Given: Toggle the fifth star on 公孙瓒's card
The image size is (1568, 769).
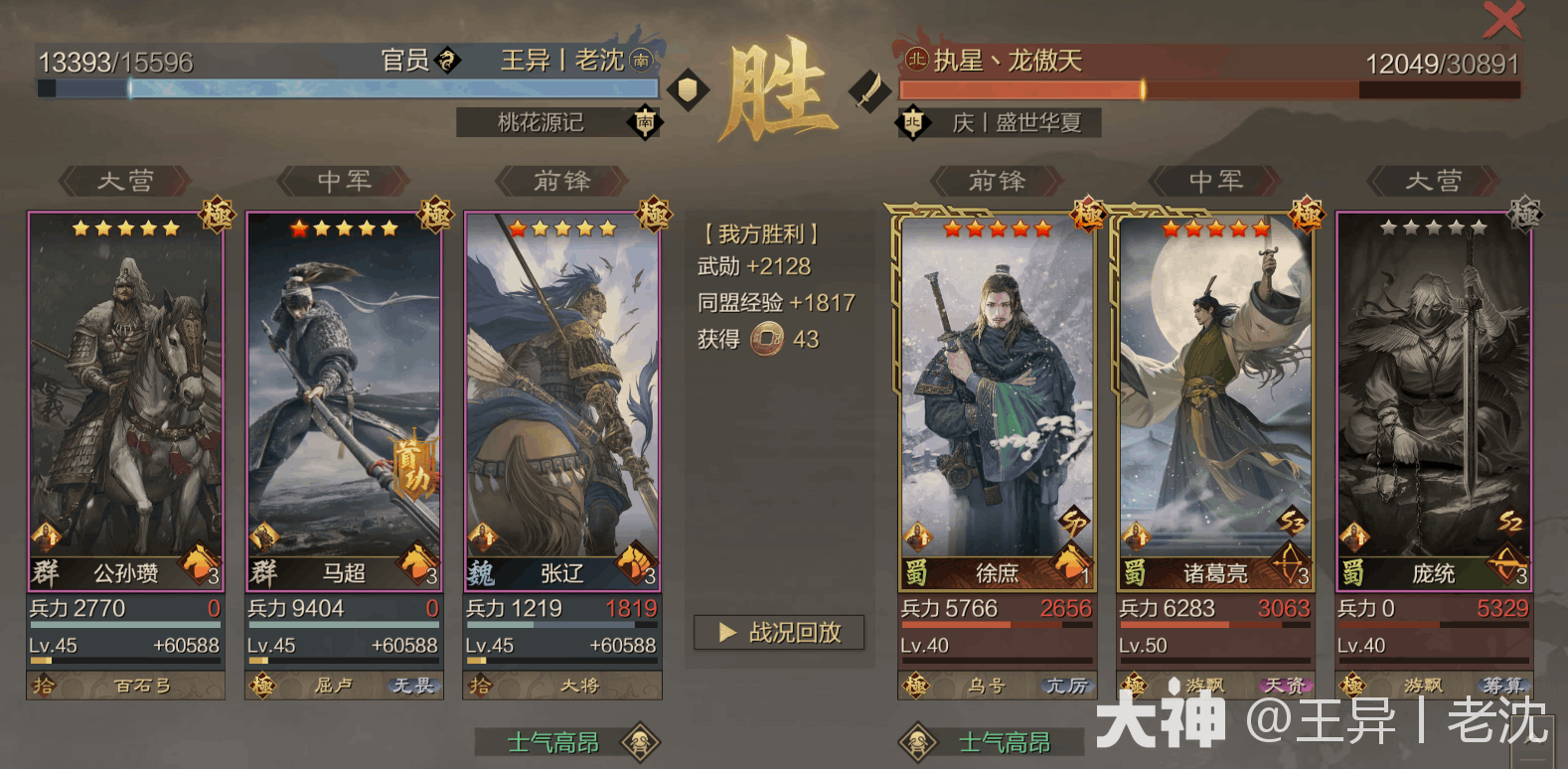Looking at the screenshot, I should point(172,228).
